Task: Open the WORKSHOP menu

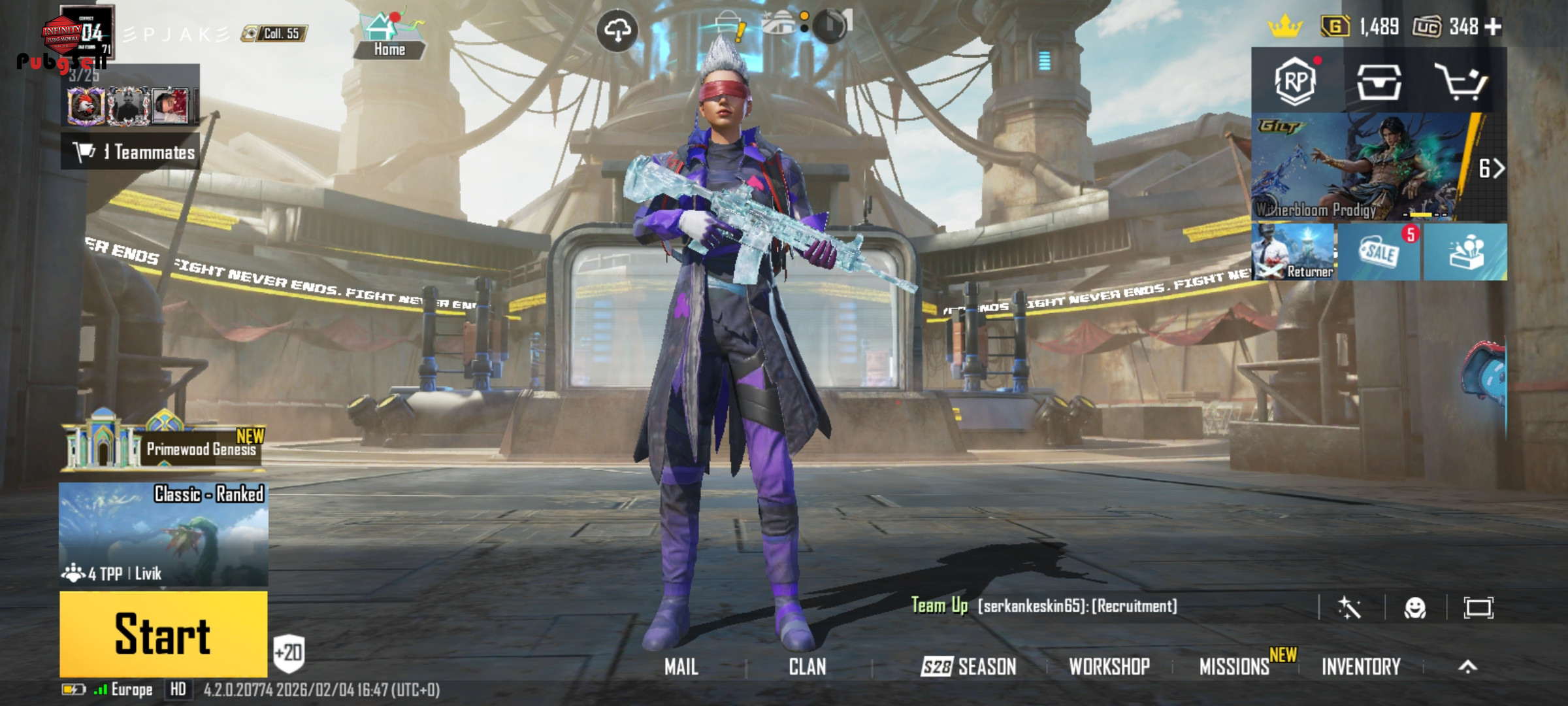Action: point(1109,667)
